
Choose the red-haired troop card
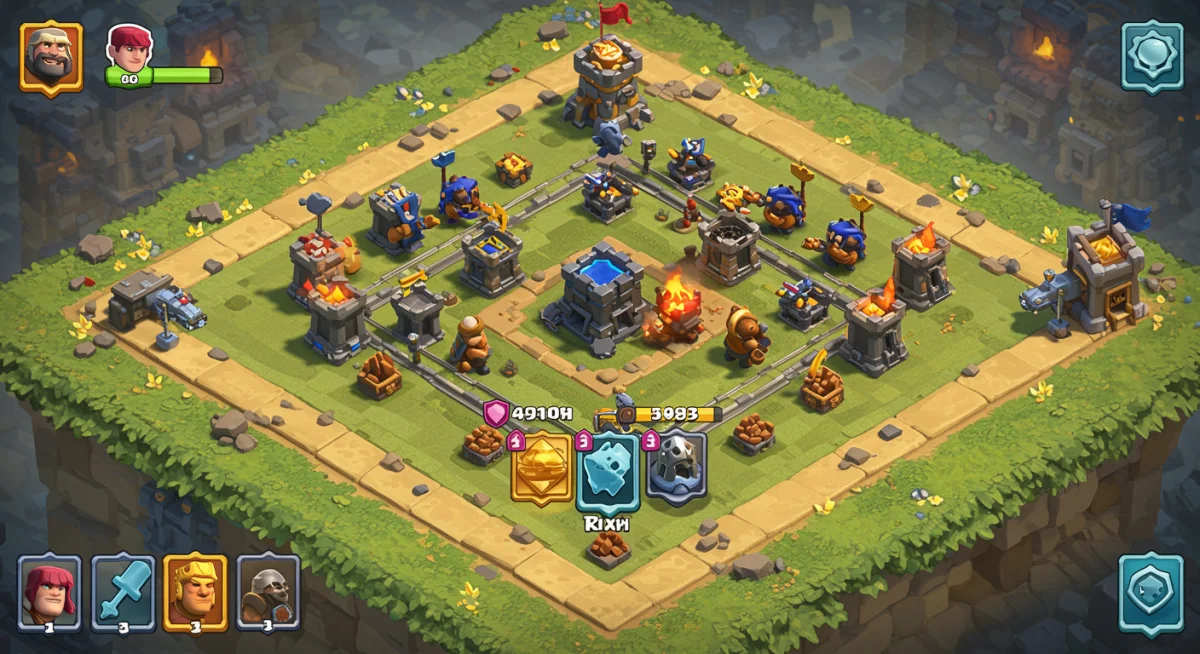[50, 592]
